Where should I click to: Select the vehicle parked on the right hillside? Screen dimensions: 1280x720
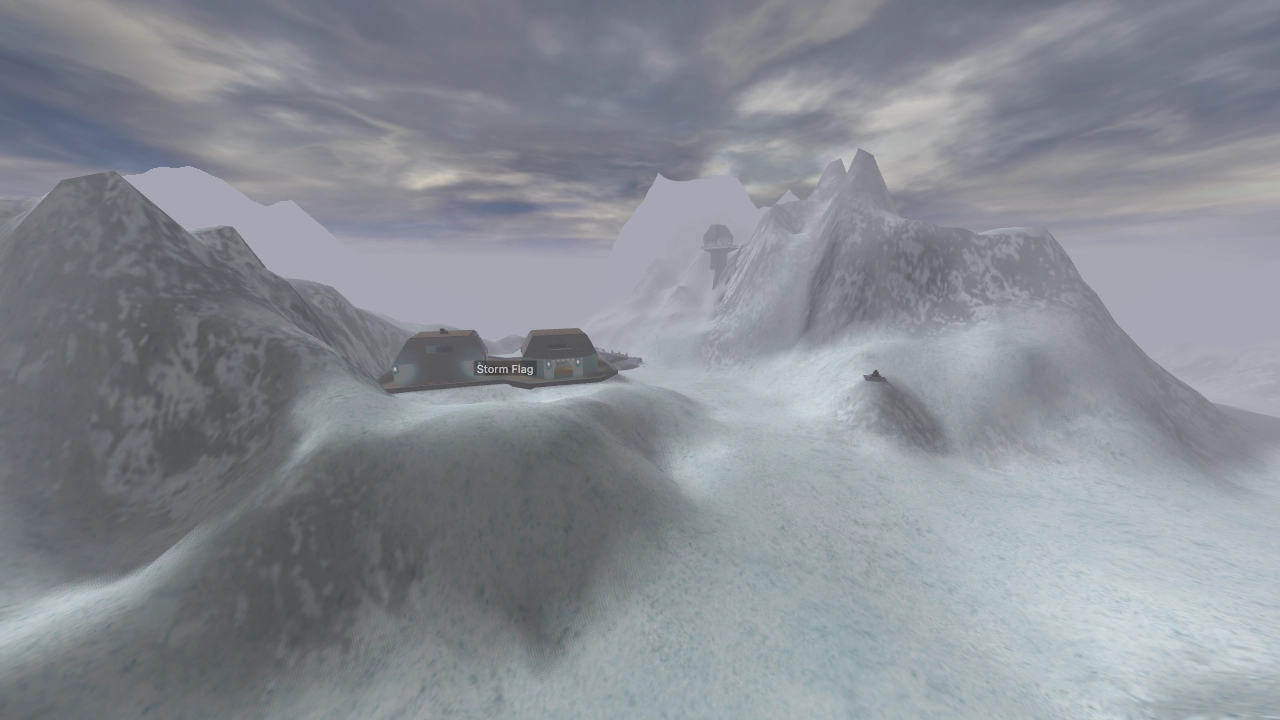[x=875, y=376]
